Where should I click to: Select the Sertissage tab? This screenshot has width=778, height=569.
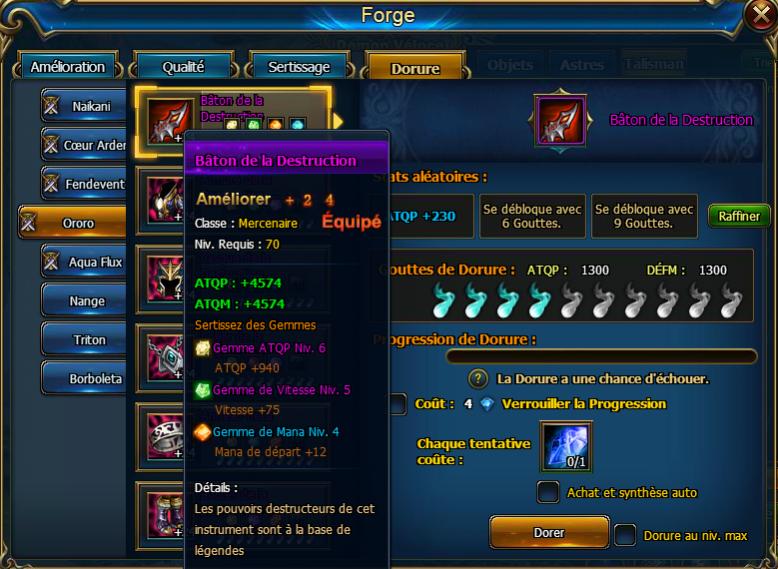pos(298,67)
